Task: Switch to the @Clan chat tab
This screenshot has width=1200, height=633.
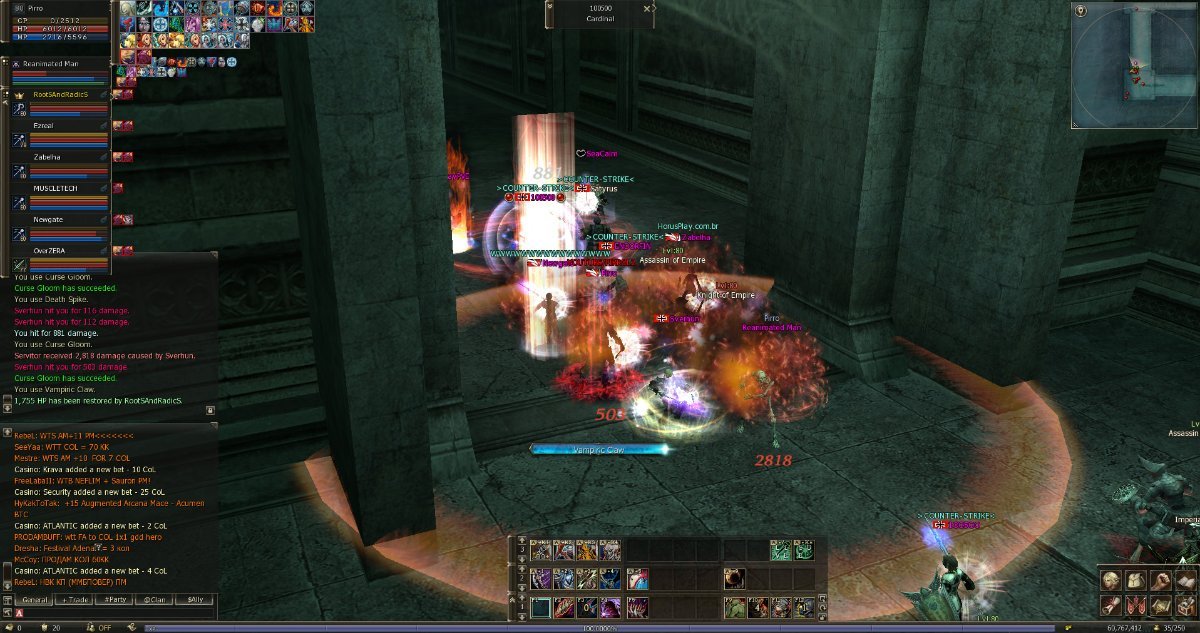Action: pos(155,599)
